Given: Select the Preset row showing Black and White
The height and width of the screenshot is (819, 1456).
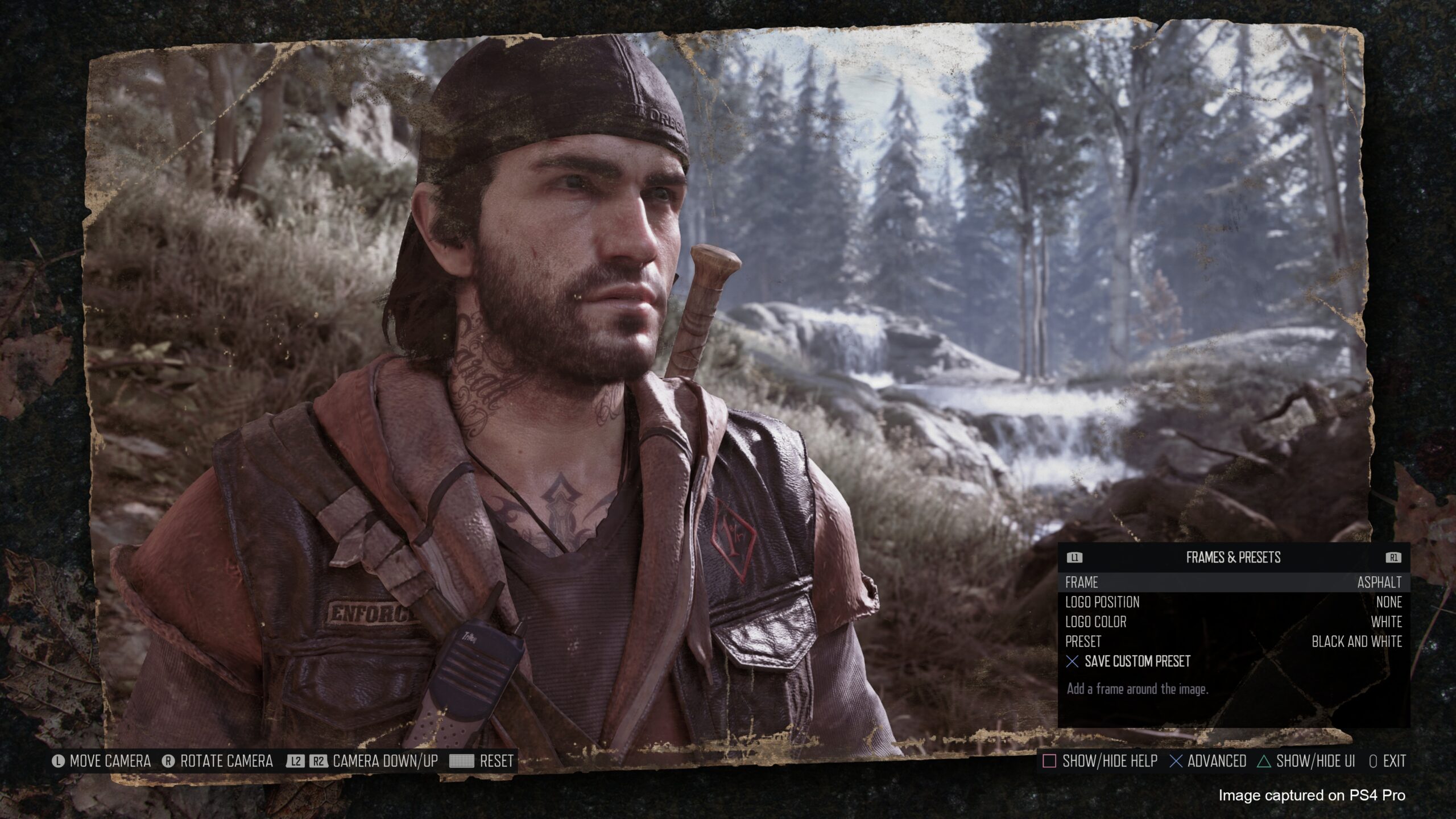Looking at the screenshot, I should pyautogui.click(x=1233, y=642).
